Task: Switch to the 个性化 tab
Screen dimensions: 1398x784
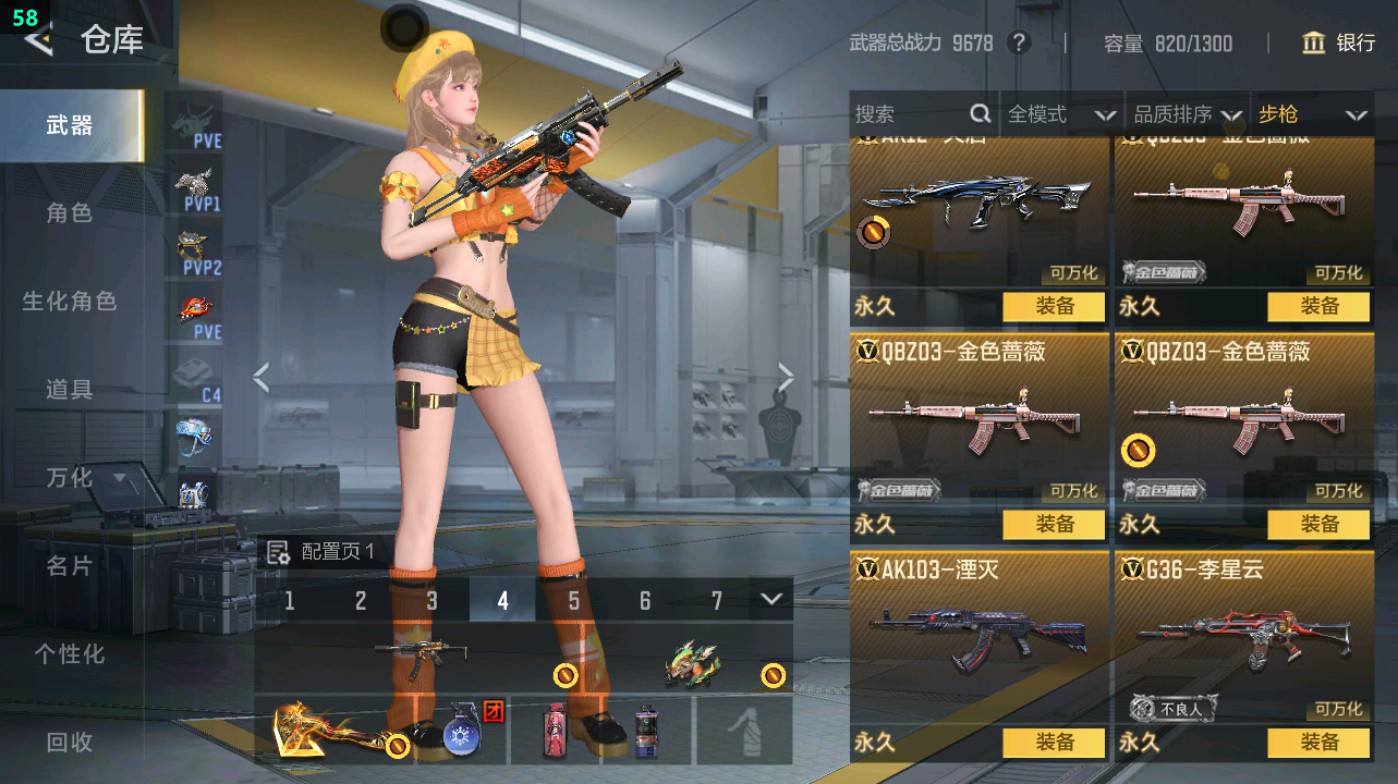Action: 69,654
